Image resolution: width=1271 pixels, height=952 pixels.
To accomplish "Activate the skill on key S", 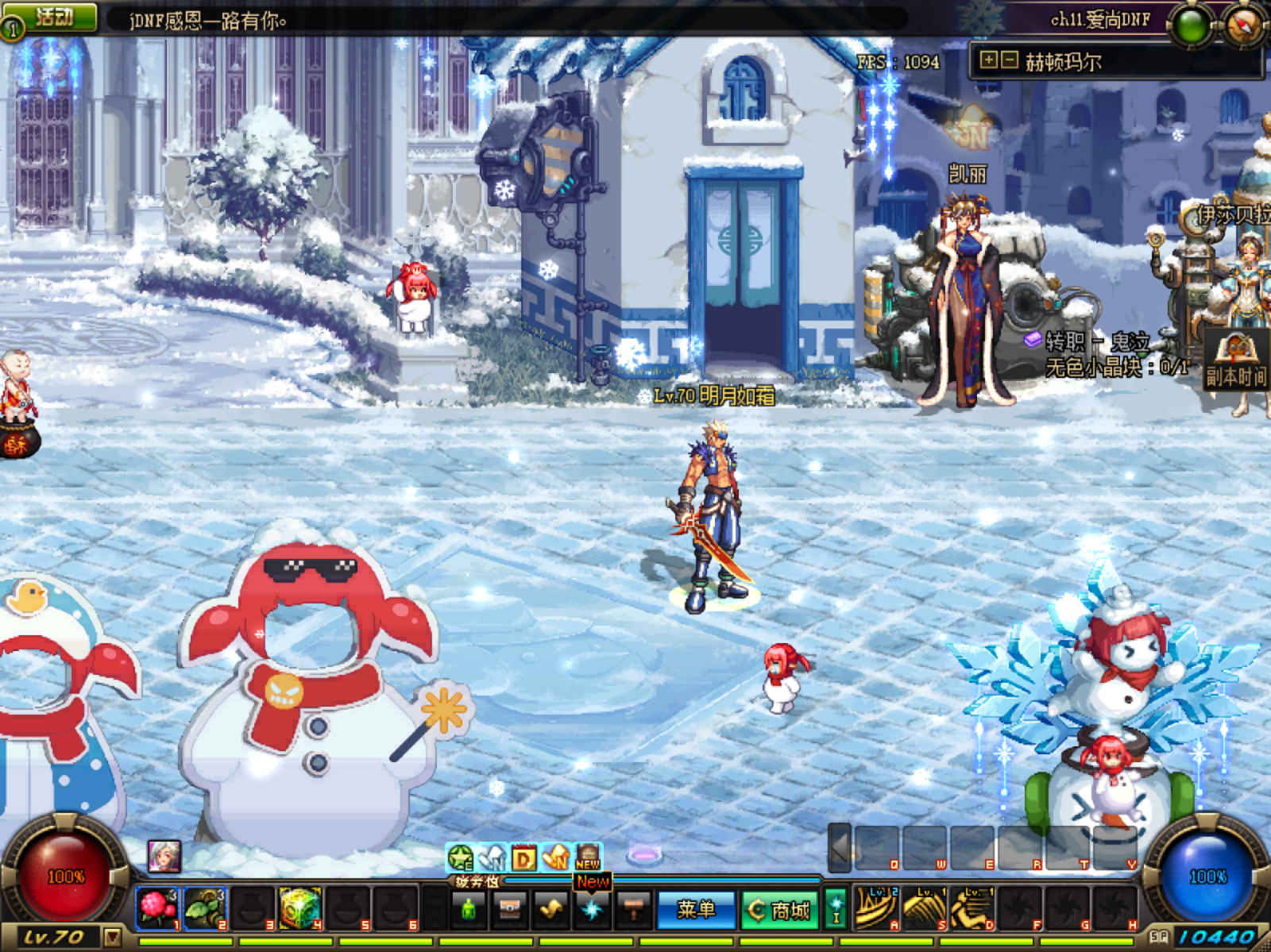I will tap(924, 908).
